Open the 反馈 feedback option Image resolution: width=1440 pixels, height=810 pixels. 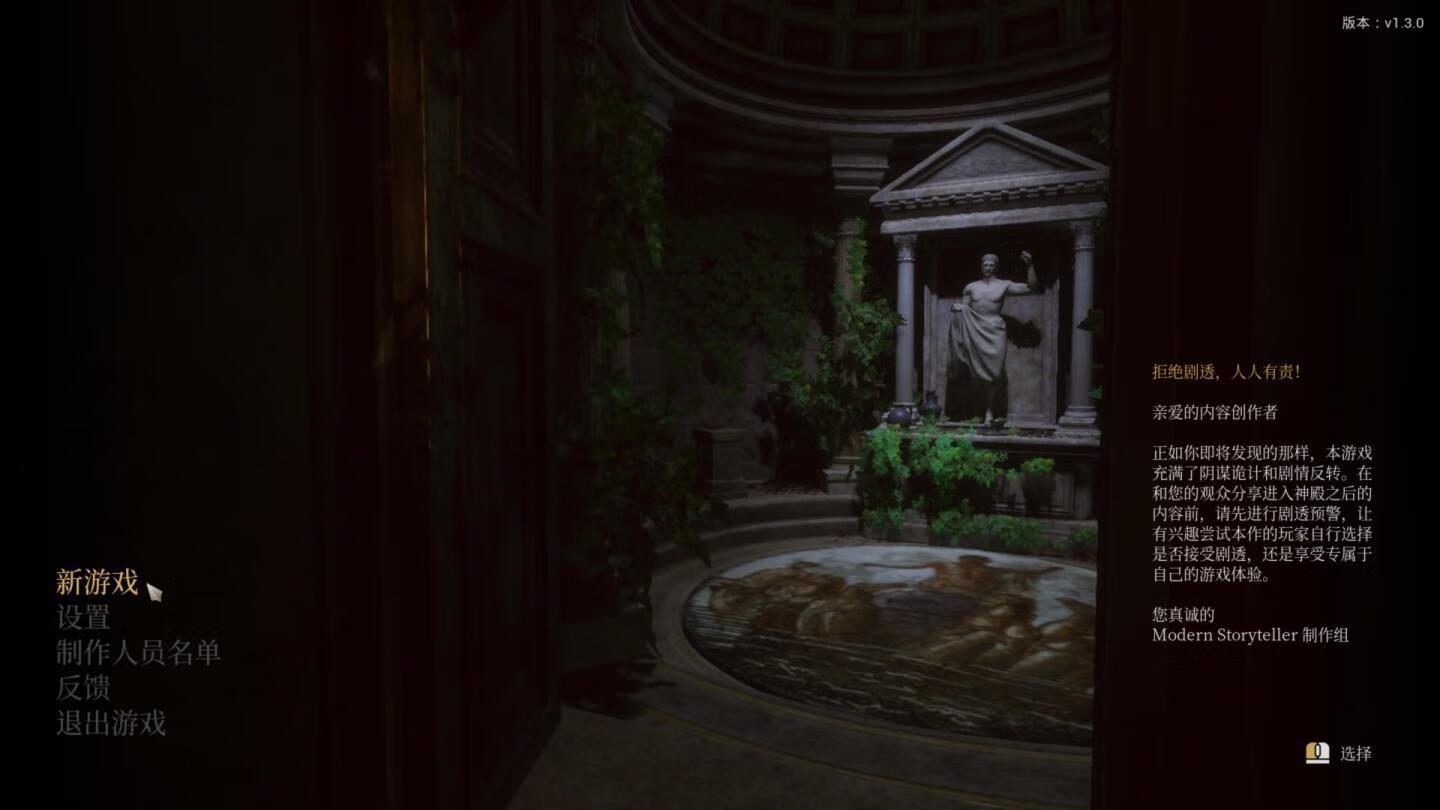click(x=83, y=688)
